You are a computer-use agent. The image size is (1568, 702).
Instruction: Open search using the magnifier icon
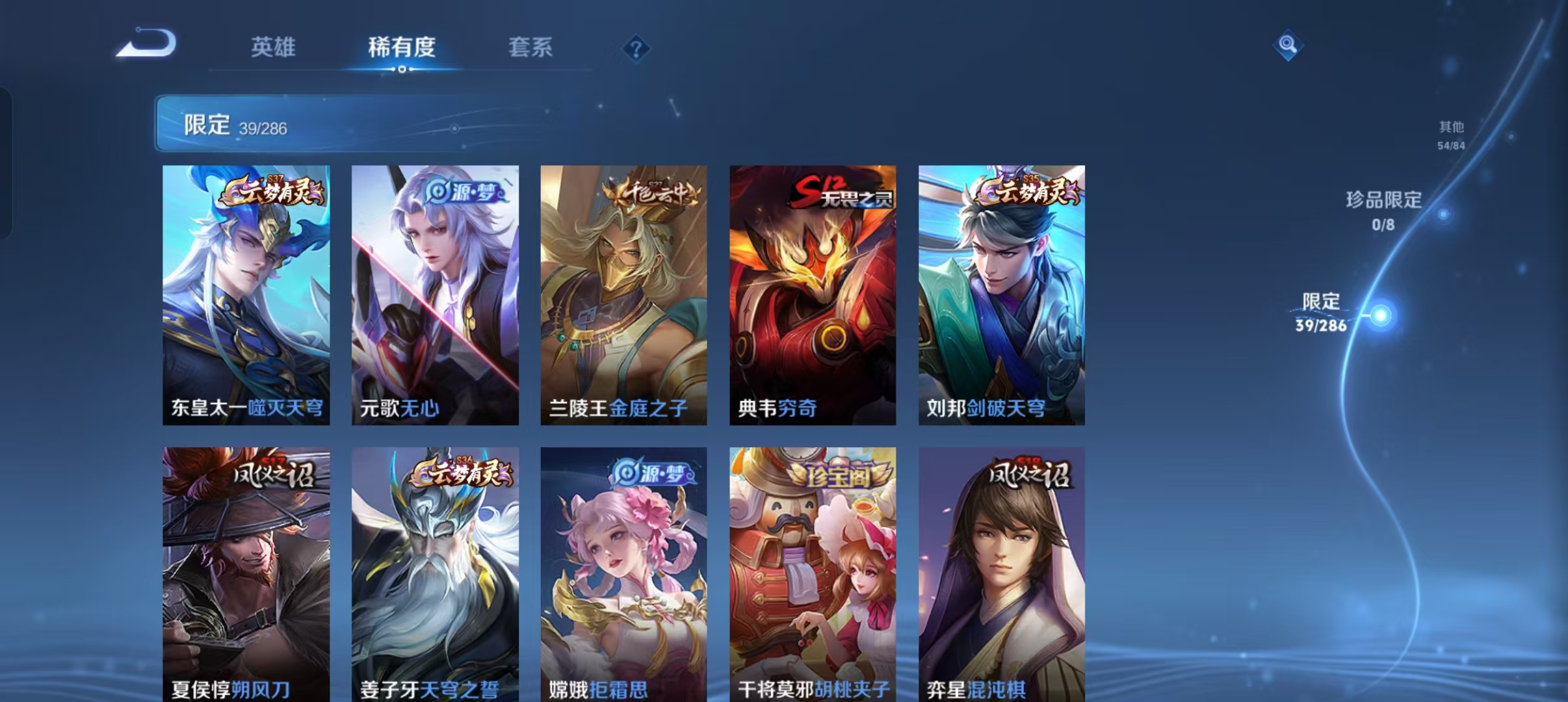[1289, 45]
